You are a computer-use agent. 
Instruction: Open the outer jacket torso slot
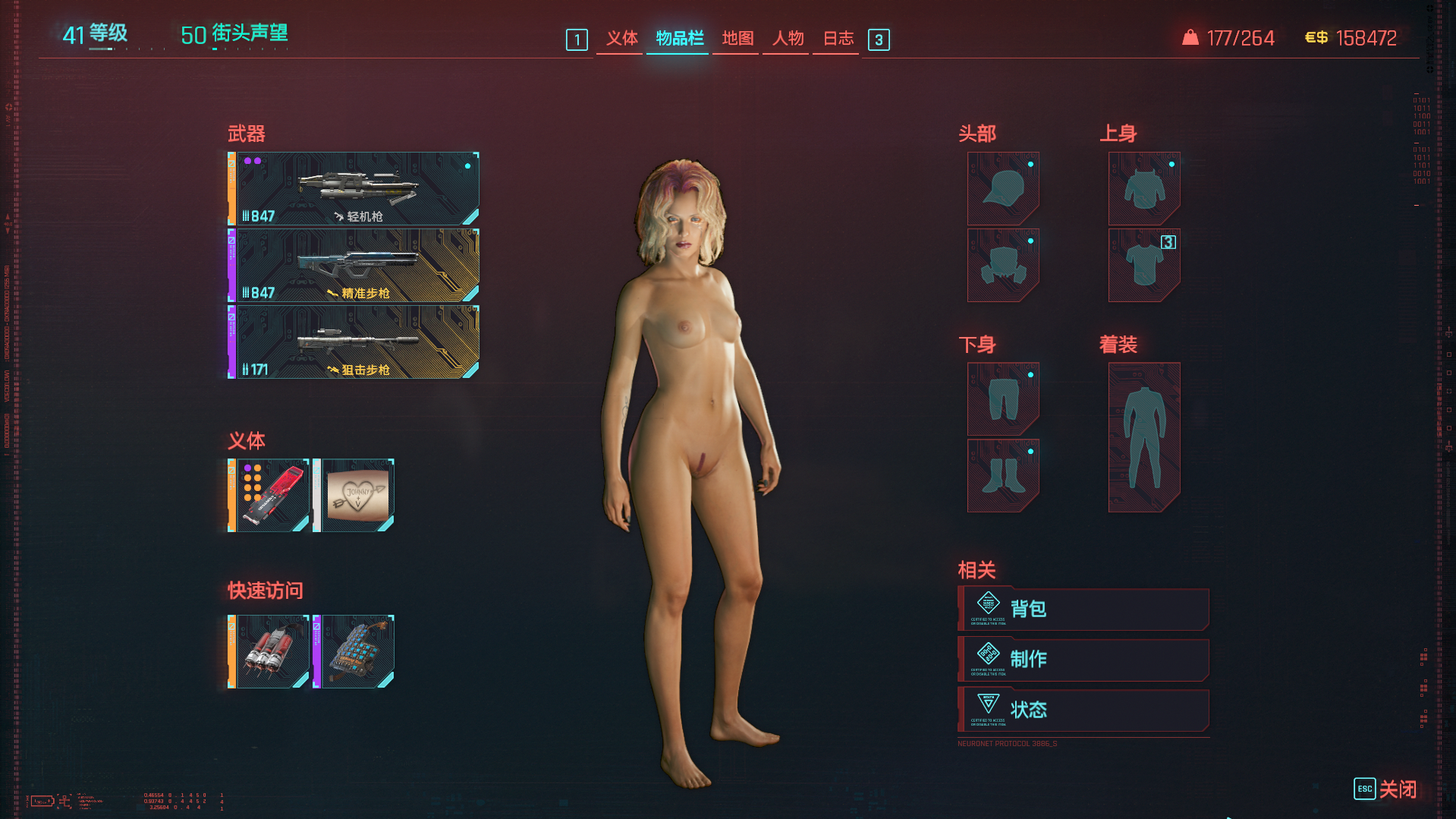pyautogui.click(x=1144, y=189)
